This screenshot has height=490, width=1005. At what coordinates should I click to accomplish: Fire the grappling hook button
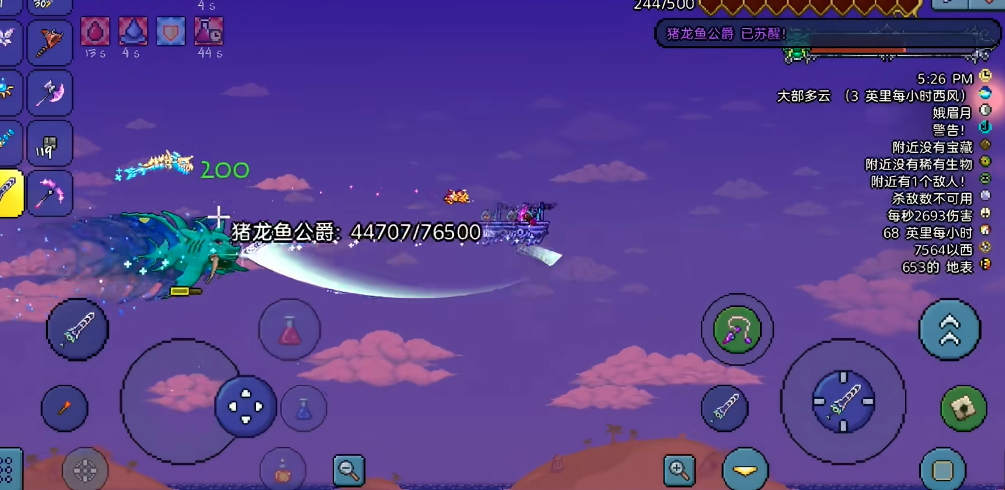coord(738,328)
